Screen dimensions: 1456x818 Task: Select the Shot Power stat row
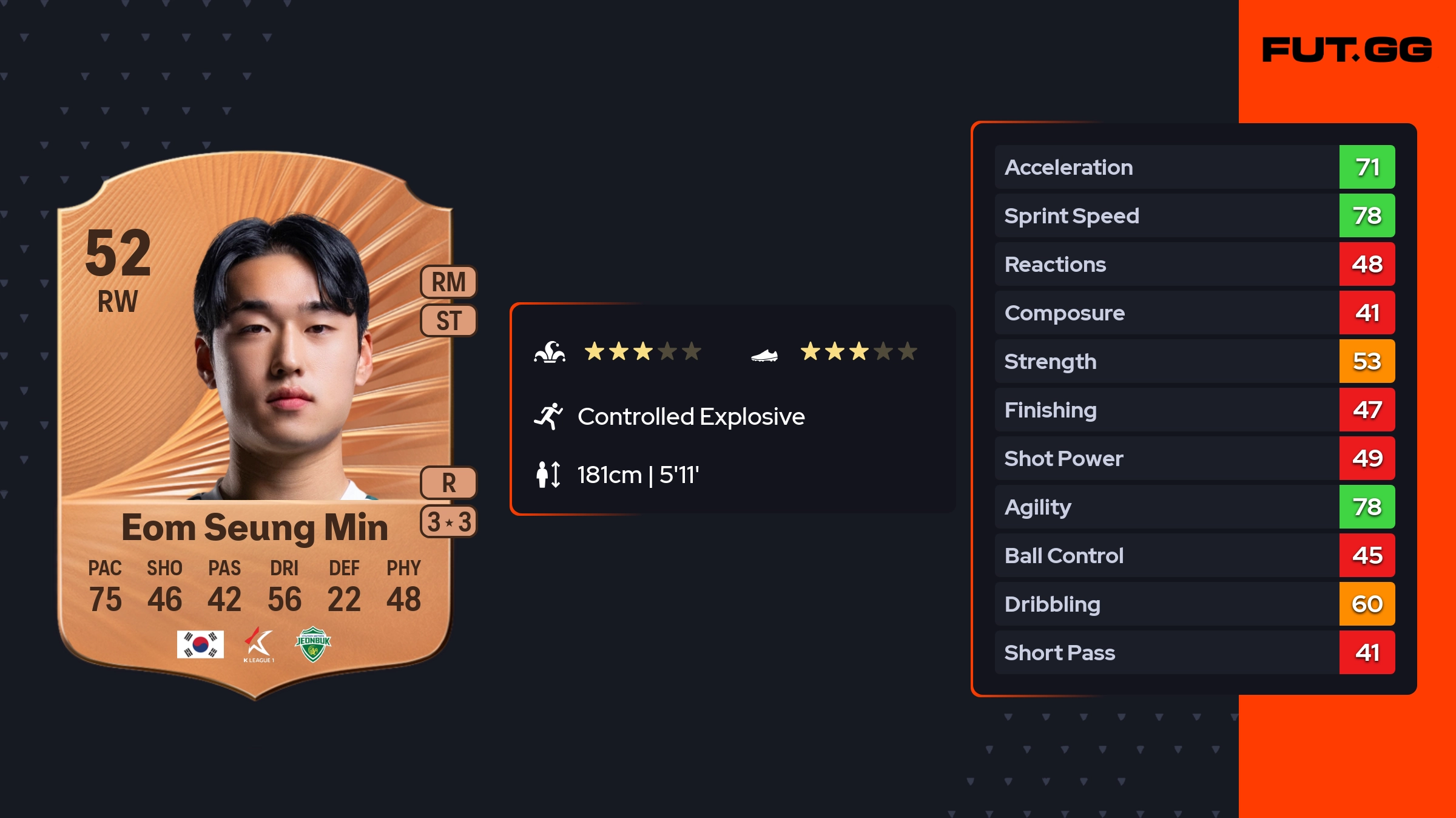tap(1194, 458)
